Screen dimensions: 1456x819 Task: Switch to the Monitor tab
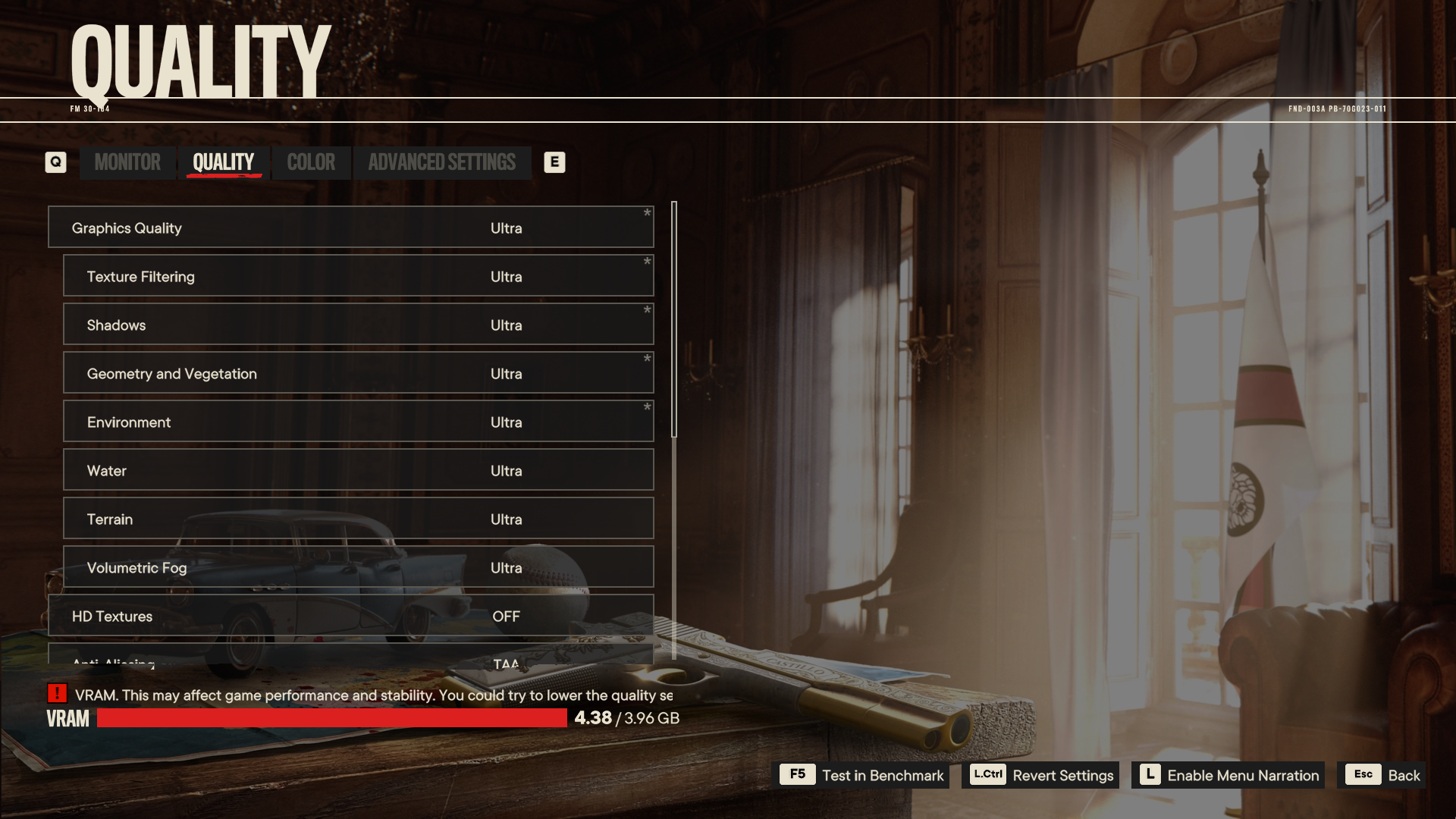(127, 162)
